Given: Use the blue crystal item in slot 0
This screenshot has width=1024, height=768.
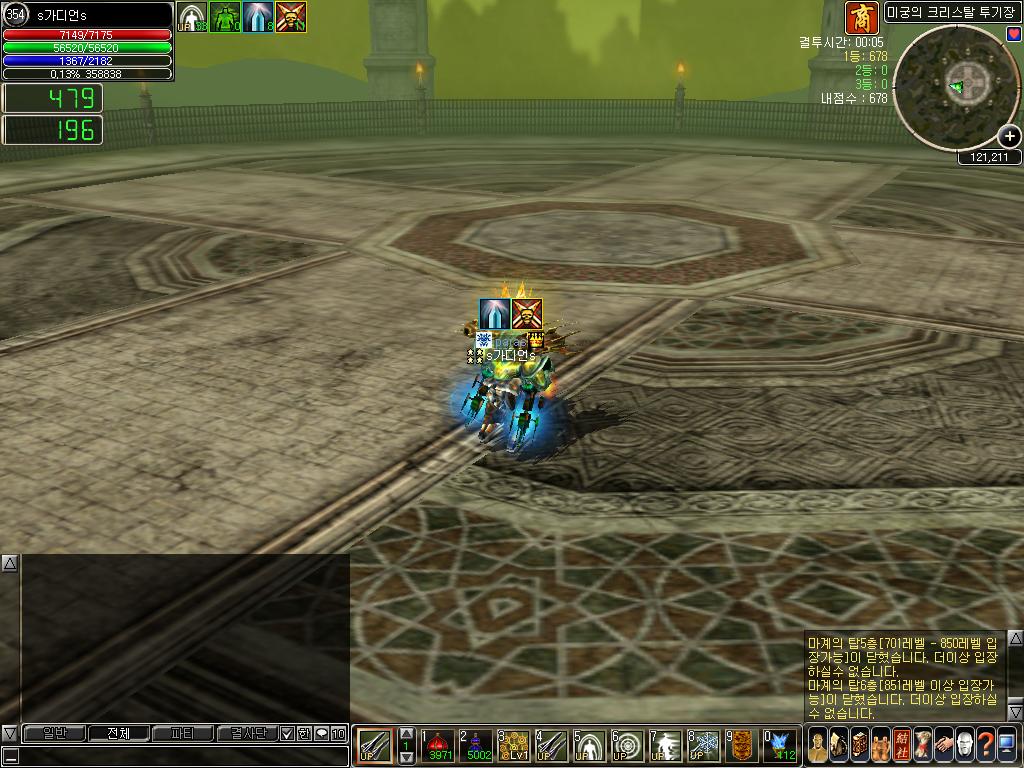Looking at the screenshot, I should pos(781,745).
